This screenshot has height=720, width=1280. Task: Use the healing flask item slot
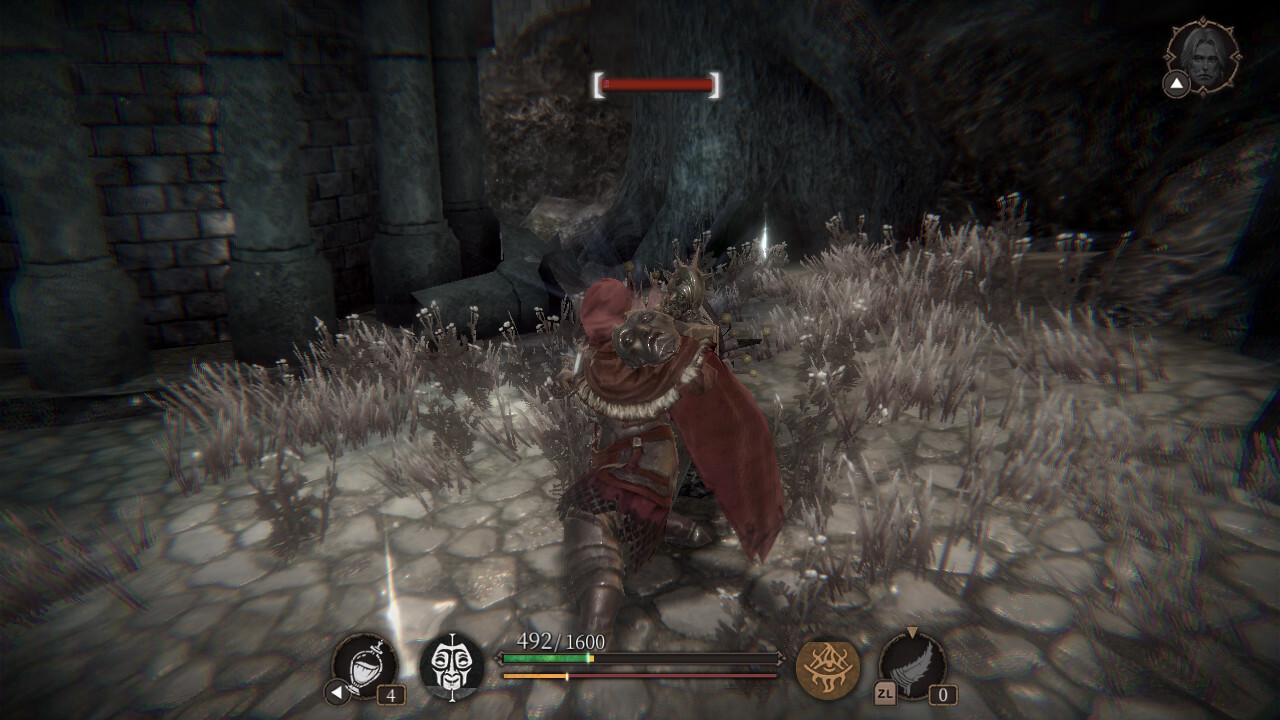coord(365,665)
